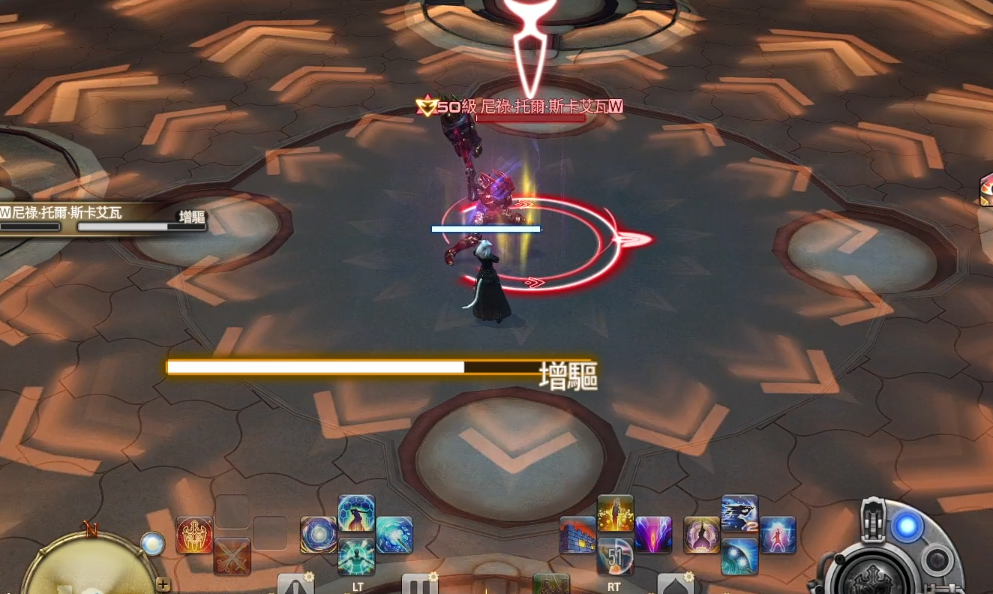
Task: Use the golden glowing figure skill
Action: (x=615, y=513)
